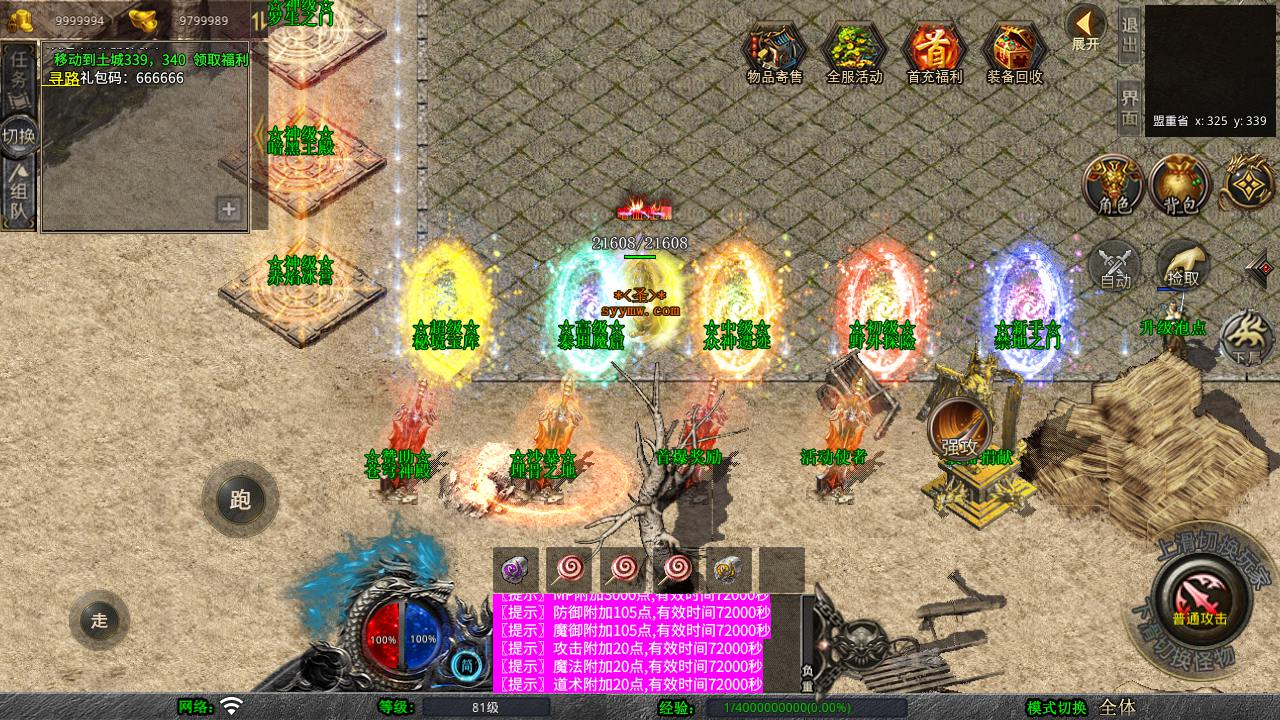Switch to the 组队 team tab
Screen dimensions: 1280x720
pos(19,198)
